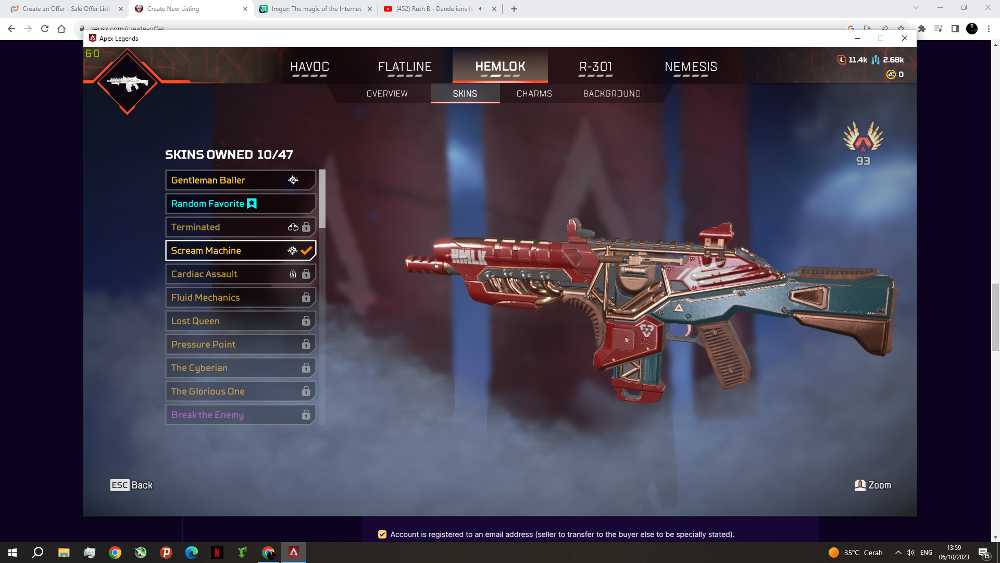Select the Lost Queen skin
The width and height of the screenshot is (1000, 563).
click(x=240, y=321)
